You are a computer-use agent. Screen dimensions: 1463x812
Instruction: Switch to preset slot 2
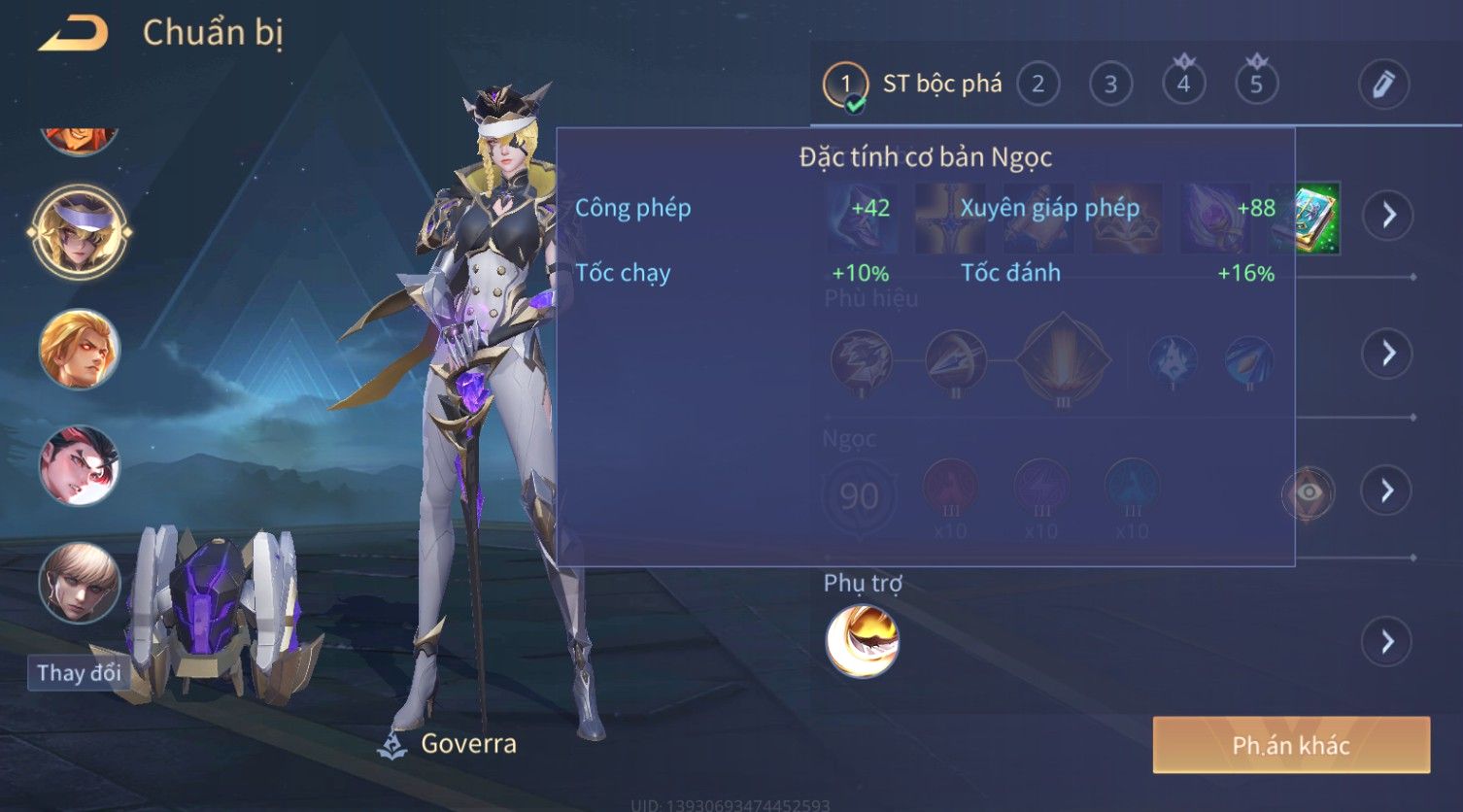tap(1038, 85)
